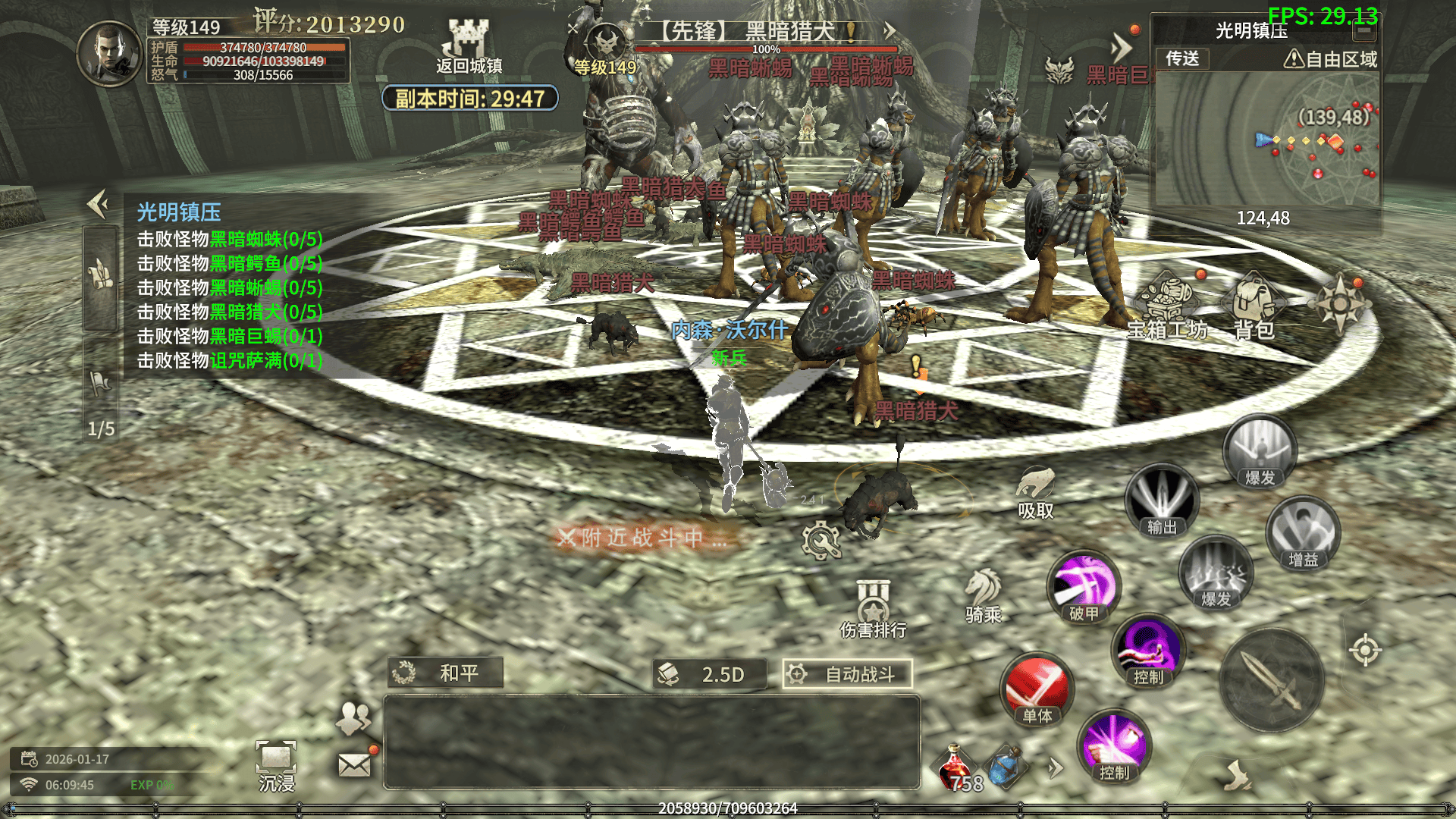Open the minimap of 光明镇压

click(1265, 140)
